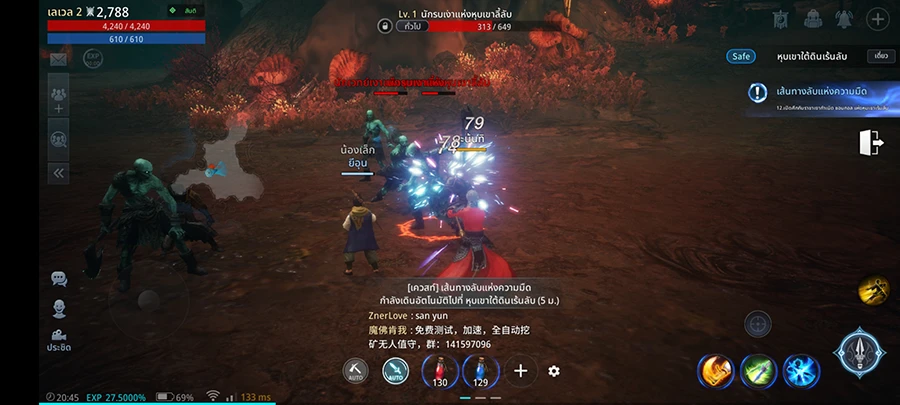Activate the golden dash skill icon
The height and width of the screenshot is (405, 900).
point(873,291)
